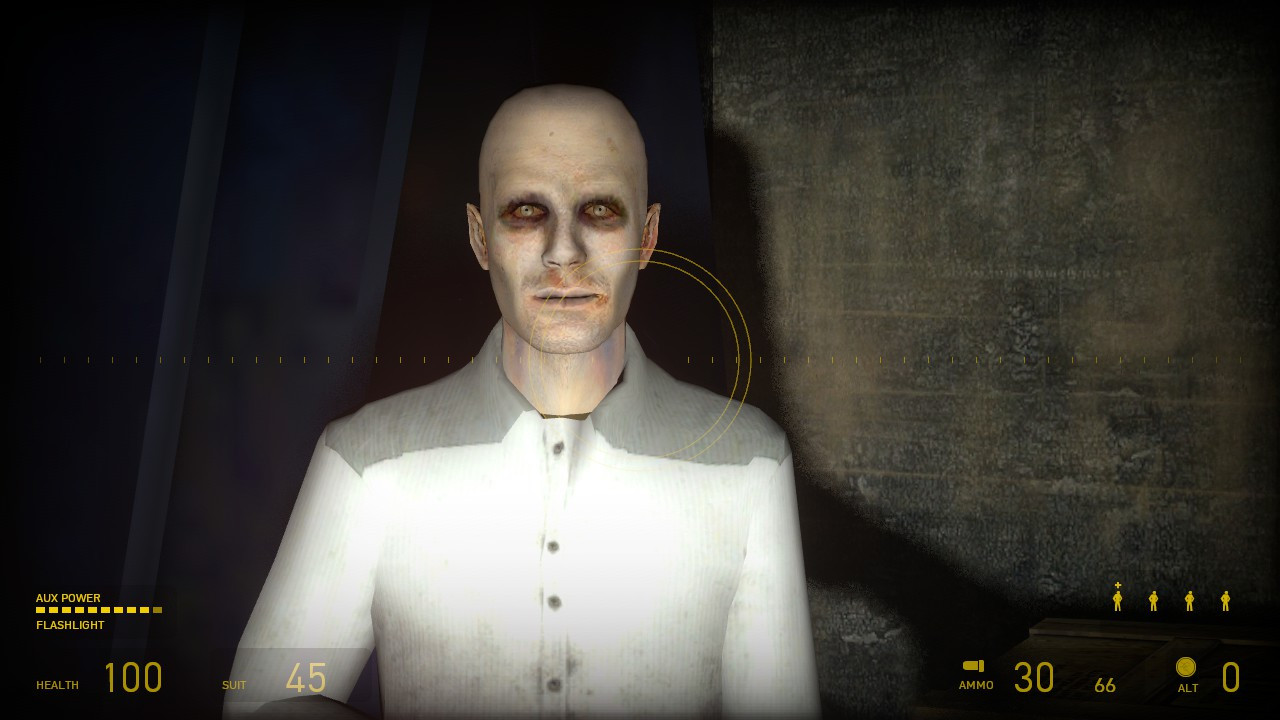Toggle the FLASHLIGHT indicator
This screenshot has height=720, width=1280.
coord(70,625)
